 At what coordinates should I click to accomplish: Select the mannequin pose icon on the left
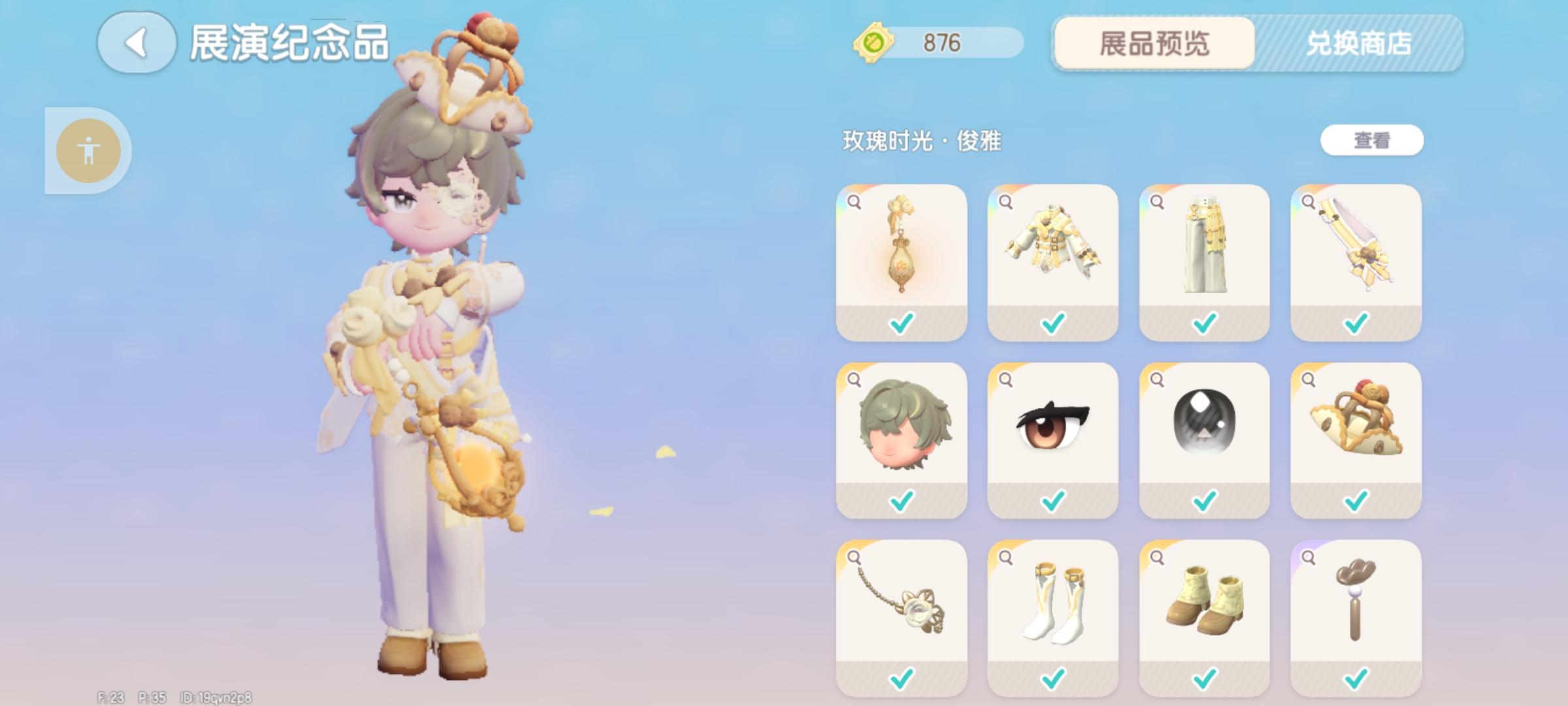(x=90, y=150)
